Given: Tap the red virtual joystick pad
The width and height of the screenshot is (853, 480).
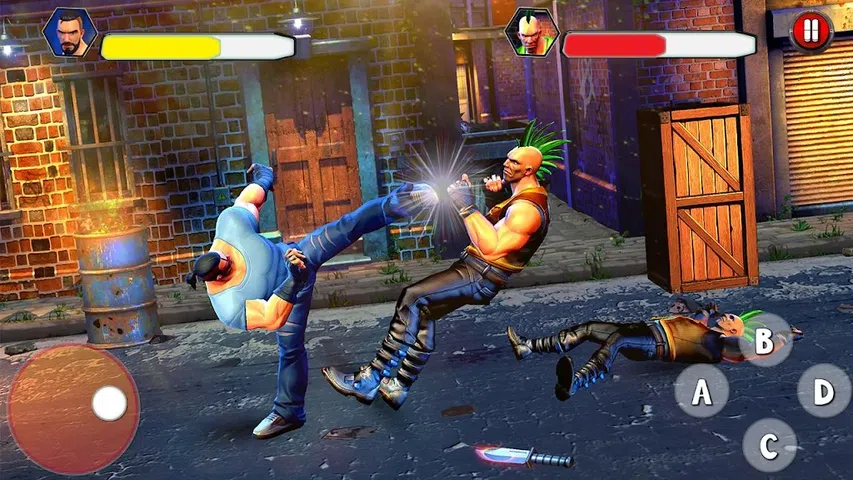Looking at the screenshot, I should coord(73,408).
